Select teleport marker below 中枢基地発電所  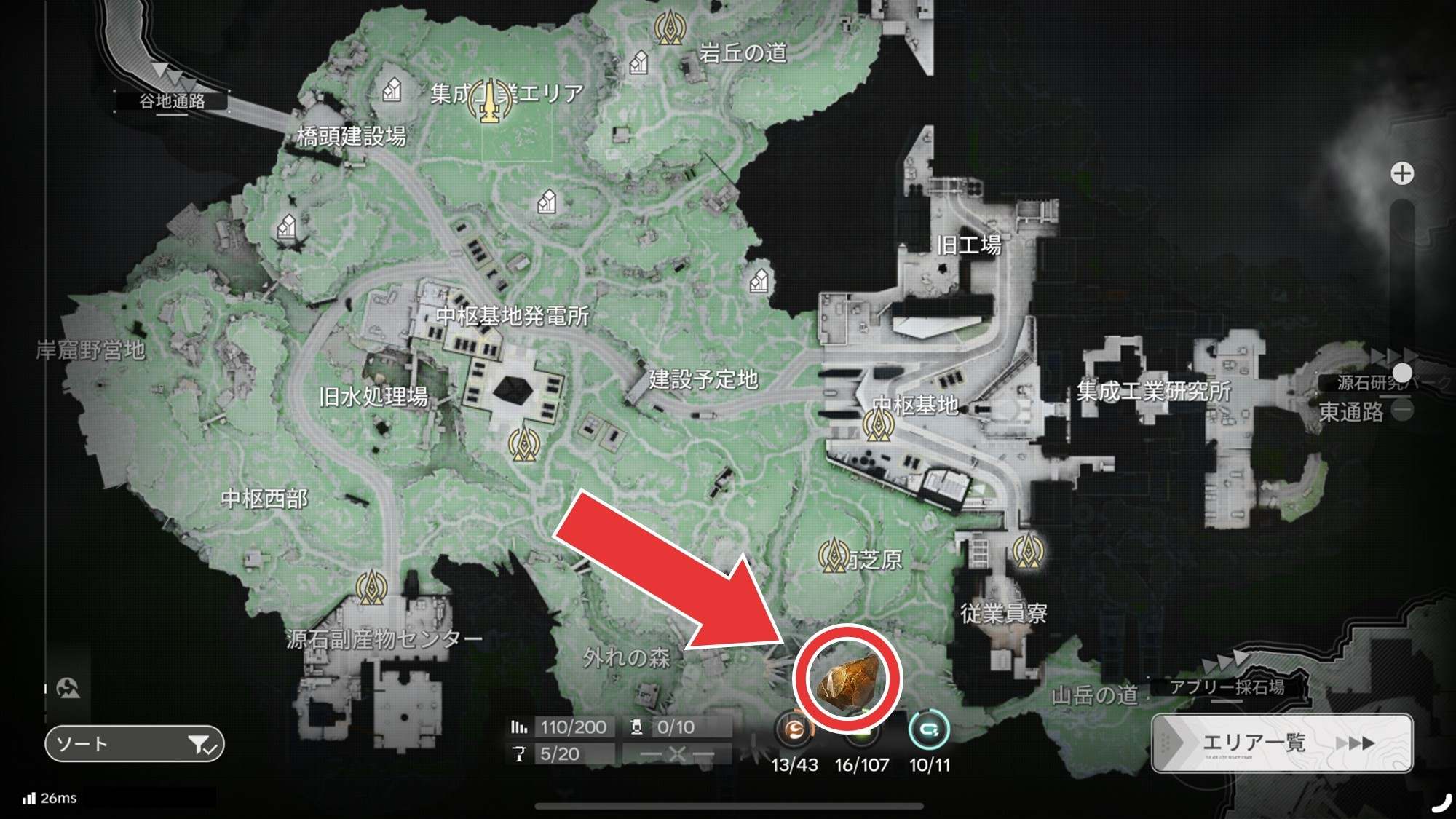click(523, 443)
